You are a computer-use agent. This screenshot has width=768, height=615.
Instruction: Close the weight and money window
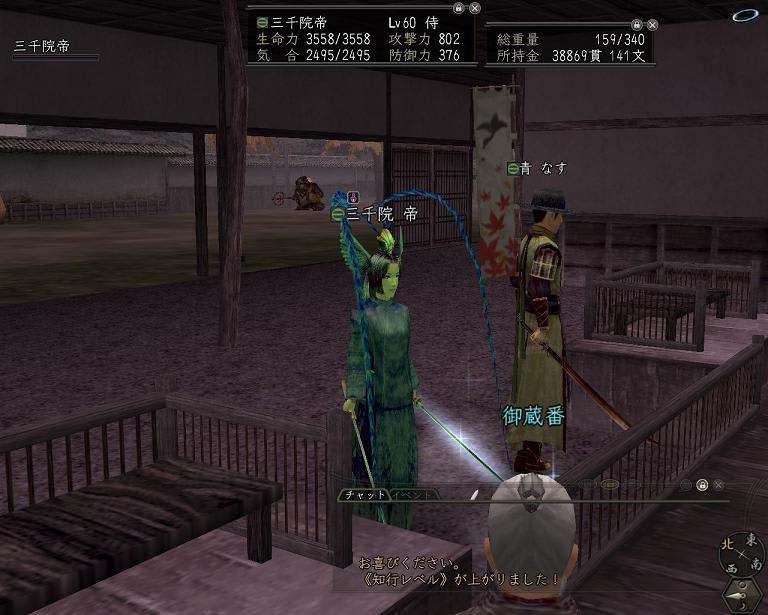[x=652, y=24]
